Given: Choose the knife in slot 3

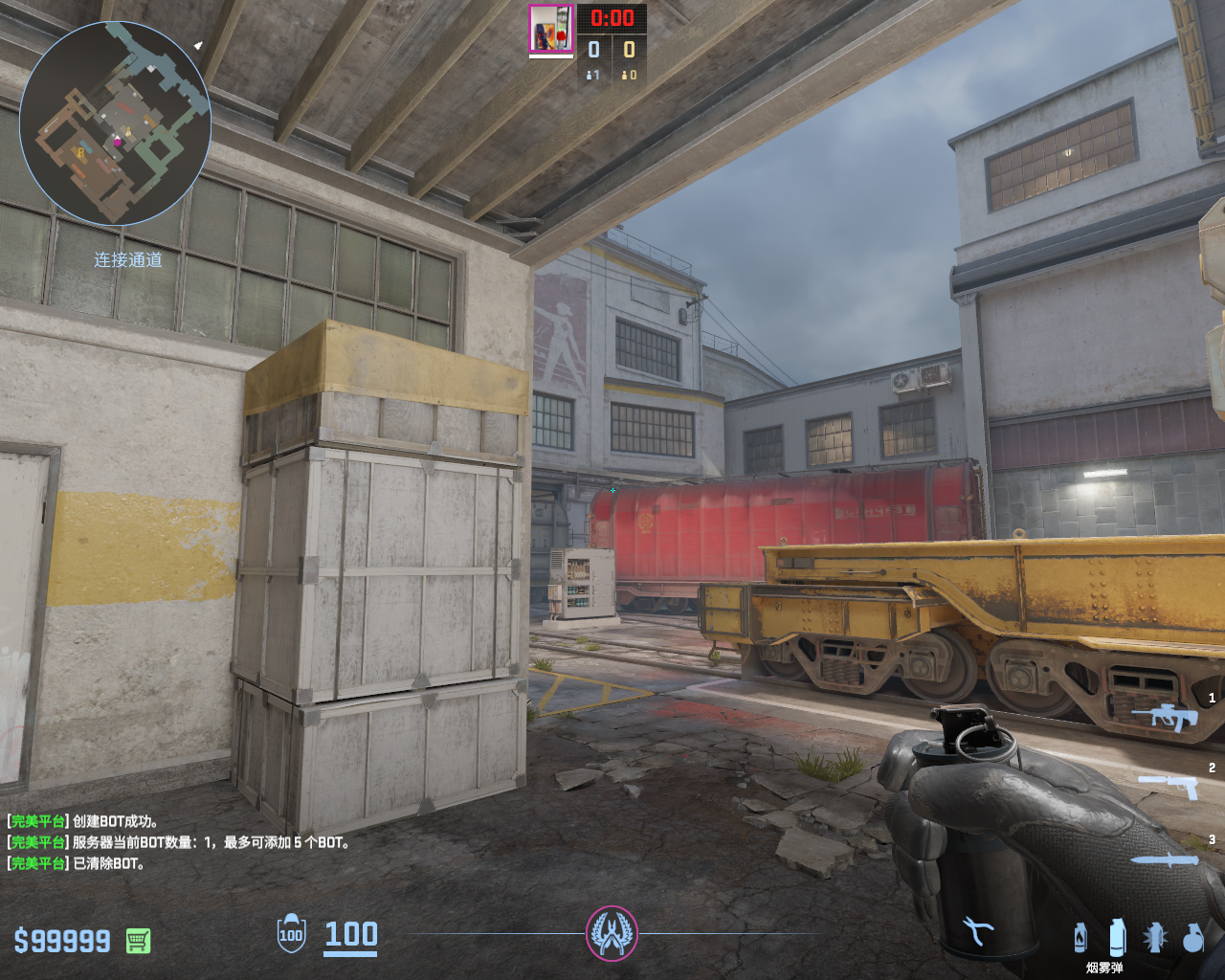Looking at the screenshot, I should [1165, 859].
